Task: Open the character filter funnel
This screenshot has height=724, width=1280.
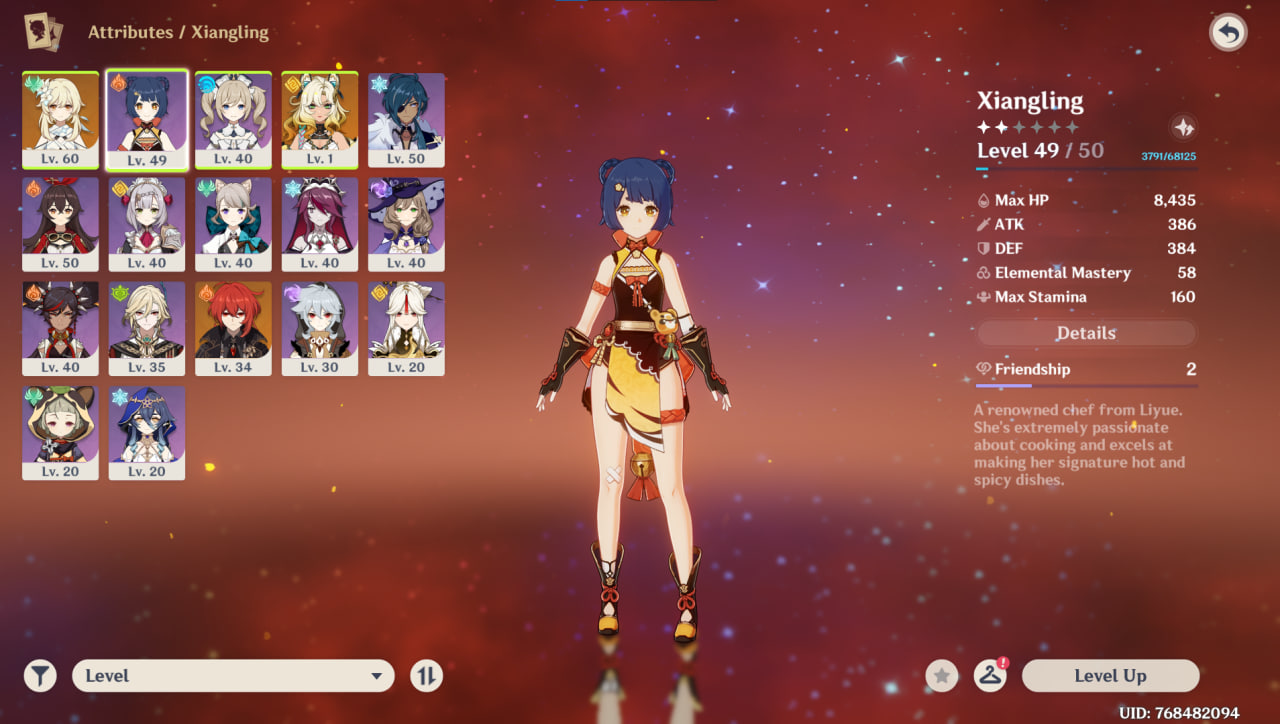Action: pyautogui.click(x=40, y=676)
